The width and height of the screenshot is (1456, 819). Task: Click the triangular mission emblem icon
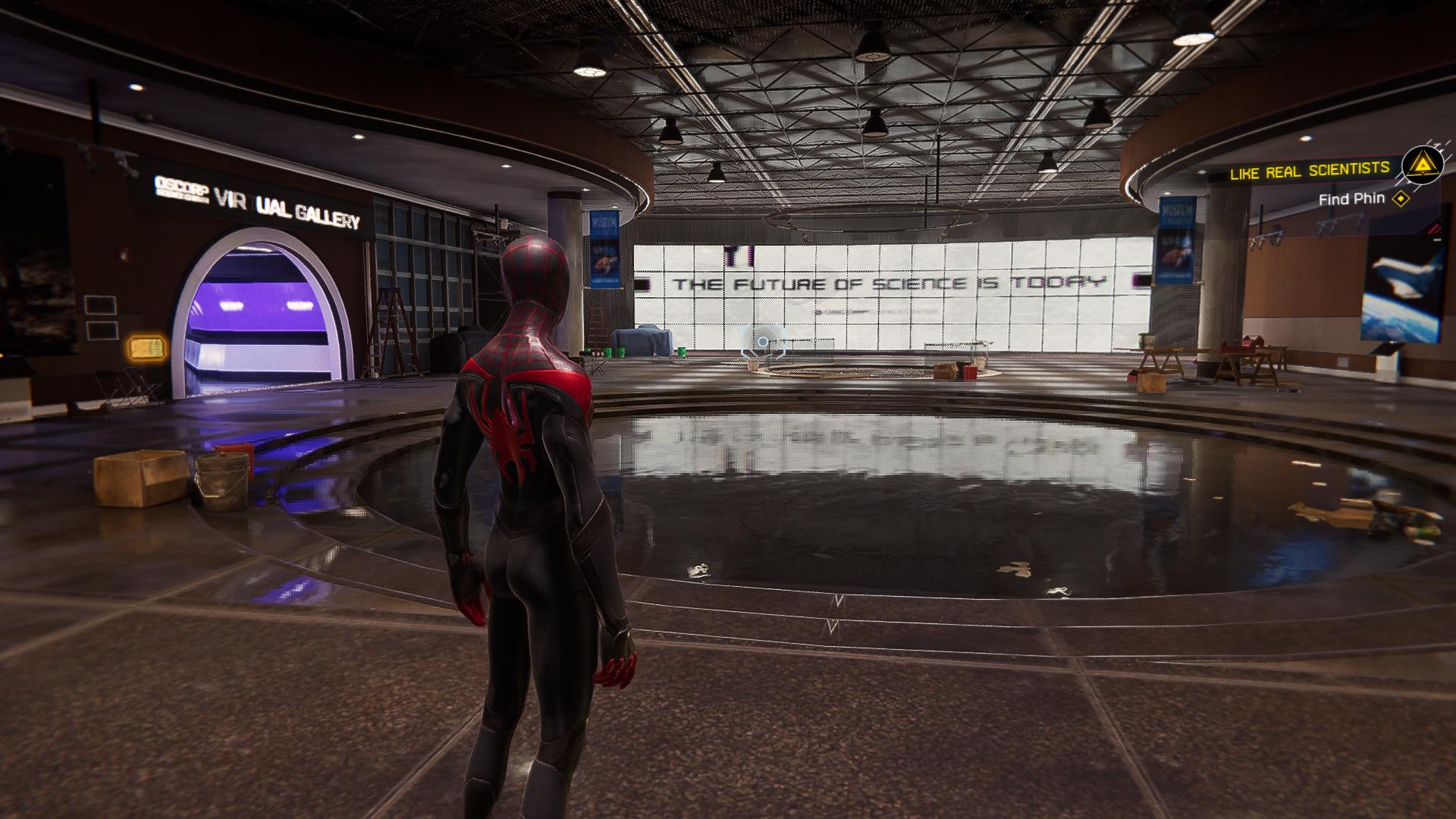1420,165
